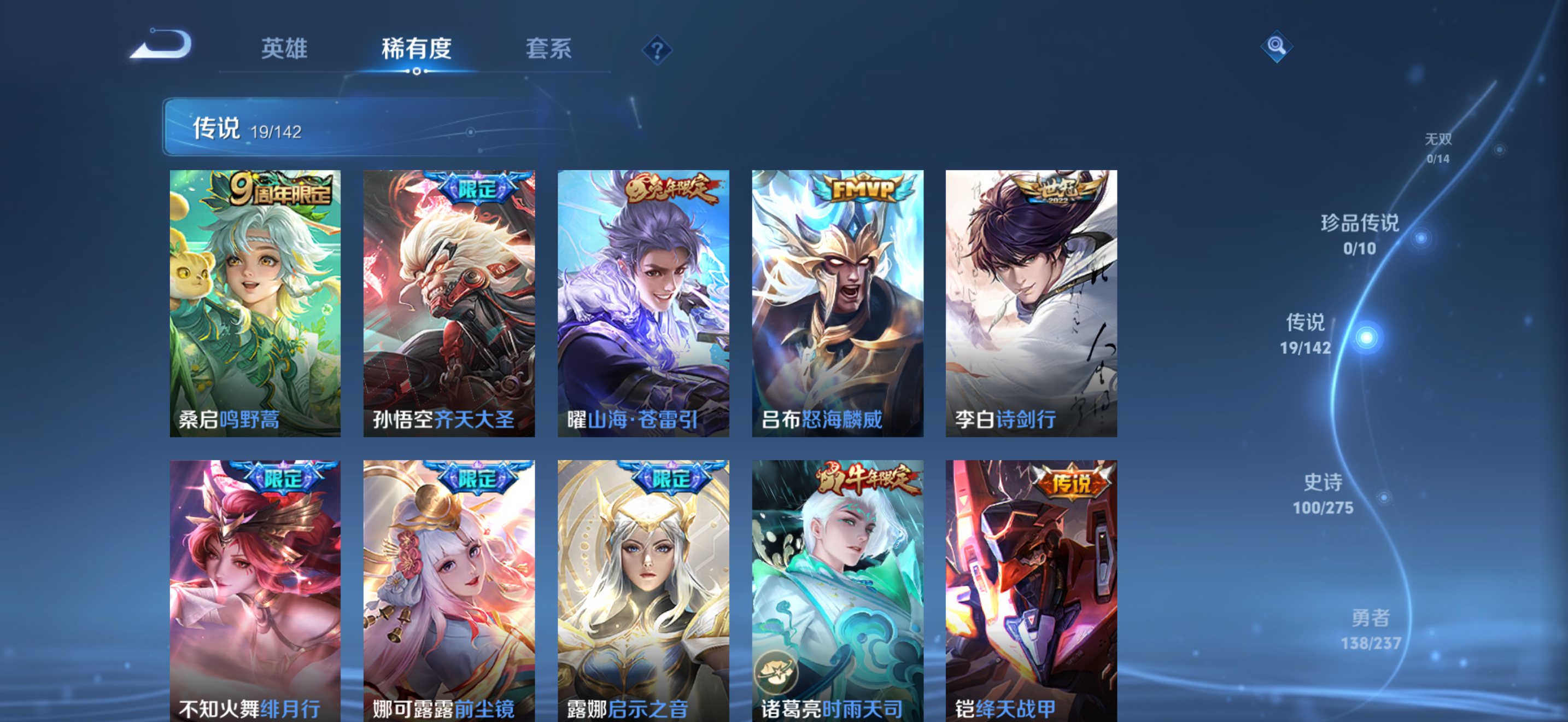1568x722 pixels.
Task: Open 诸葛亮's 时雨天司 skin
Action: [x=838, y=591]
